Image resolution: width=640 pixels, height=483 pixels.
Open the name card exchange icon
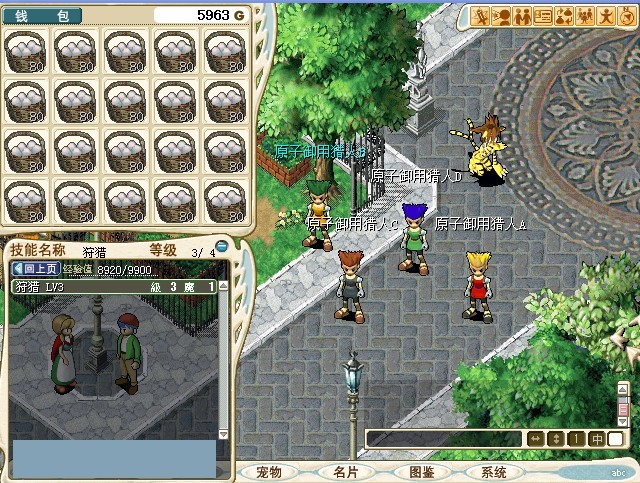[x=543, y=15]
